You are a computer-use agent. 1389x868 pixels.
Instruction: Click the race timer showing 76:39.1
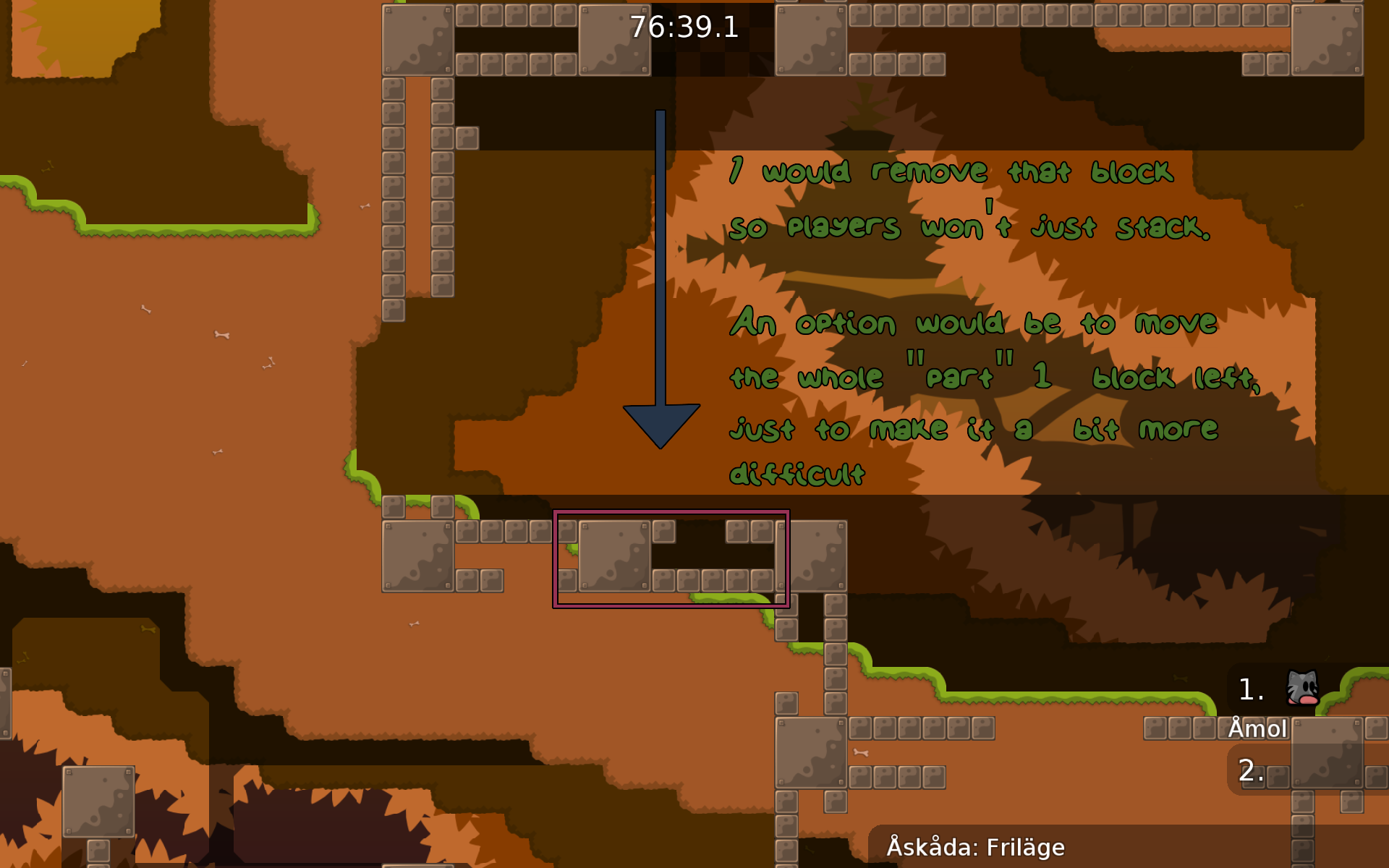point(682,29)
